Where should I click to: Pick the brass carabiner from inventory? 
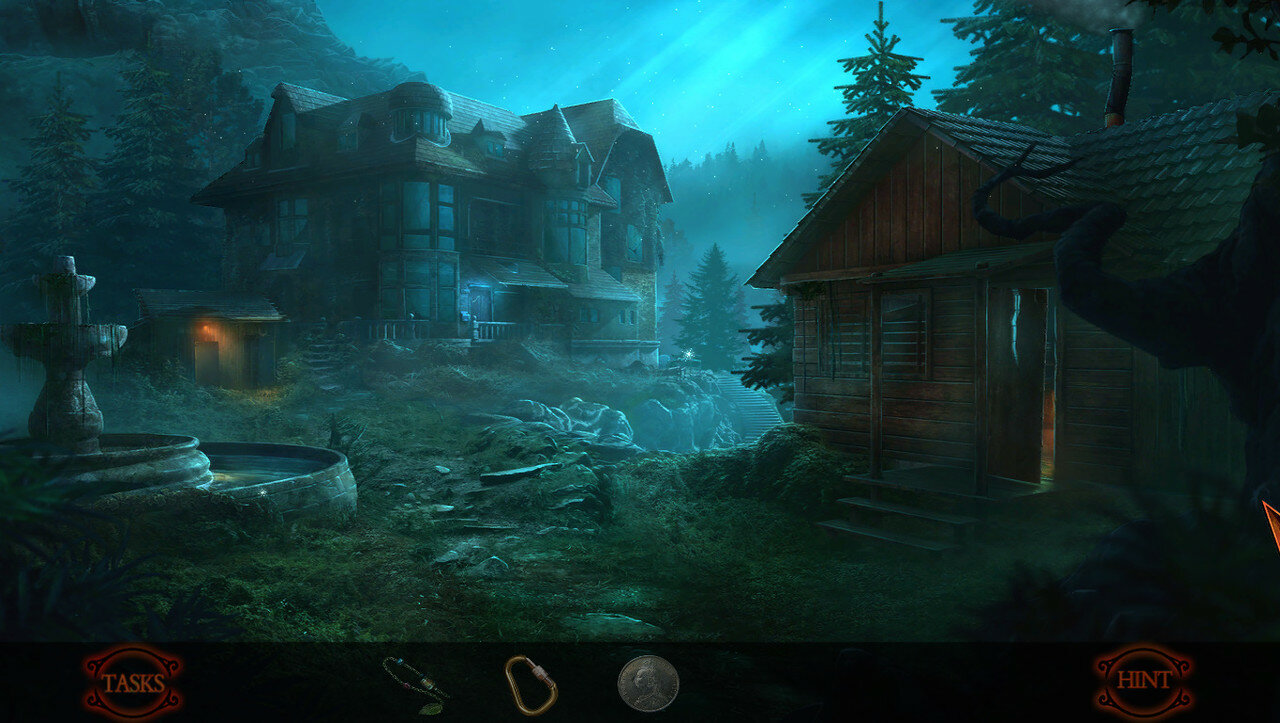[x=531, y=684]
